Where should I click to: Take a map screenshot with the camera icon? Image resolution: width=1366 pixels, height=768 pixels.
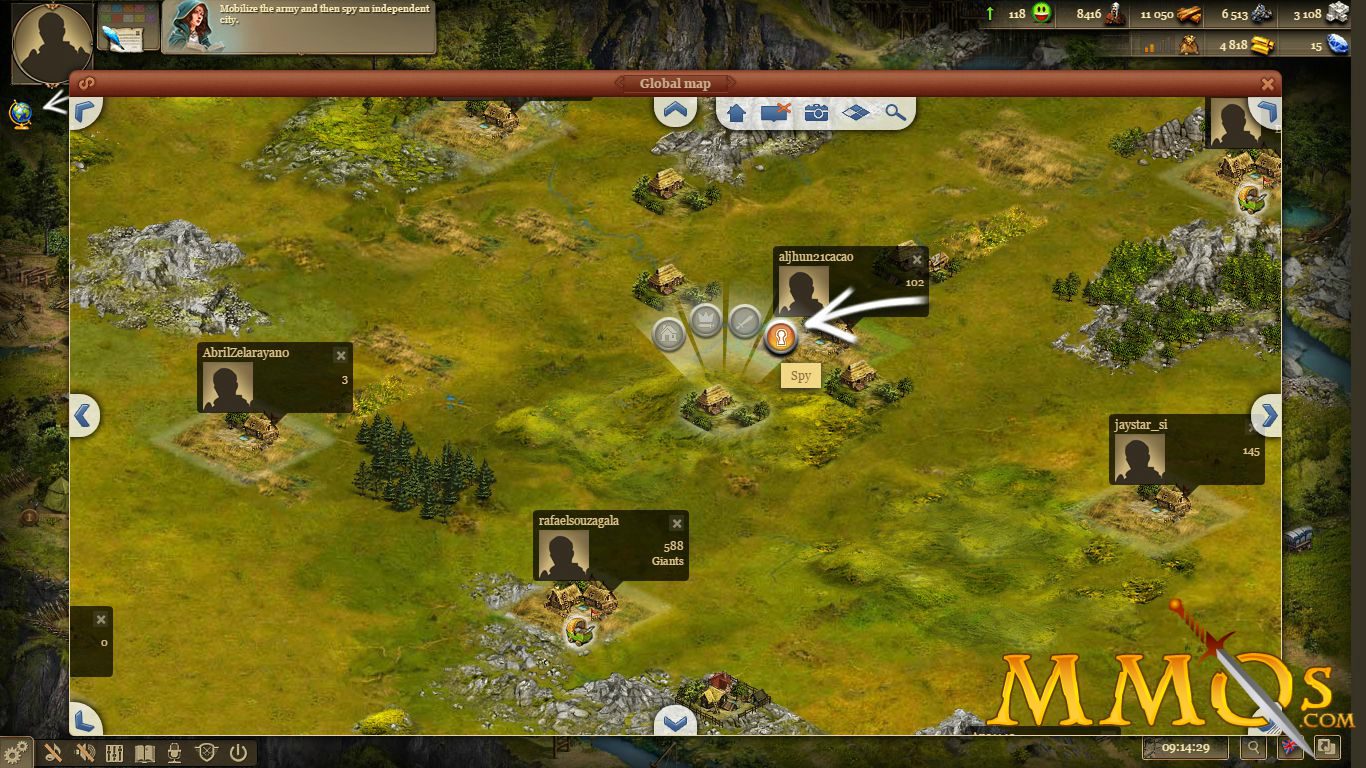click(x=817, y=113)
